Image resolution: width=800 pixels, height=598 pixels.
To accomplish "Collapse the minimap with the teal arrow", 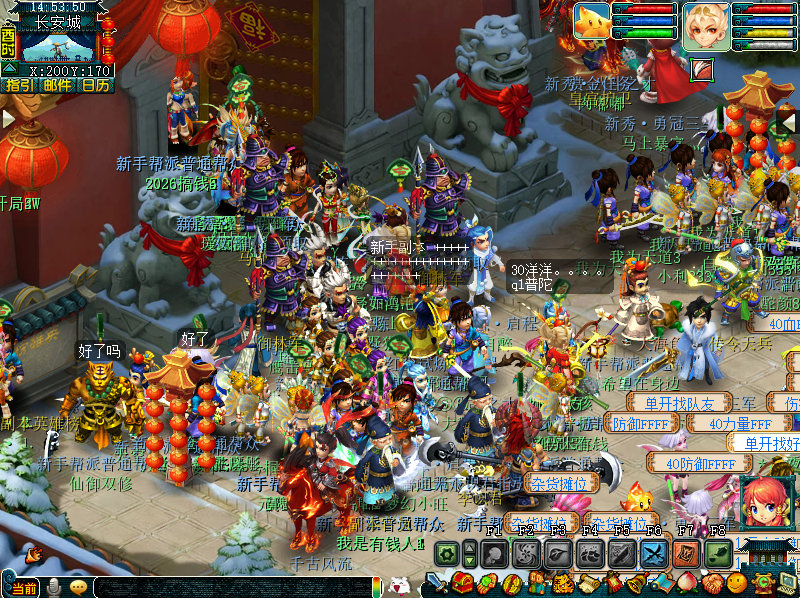I will [9, 68].
